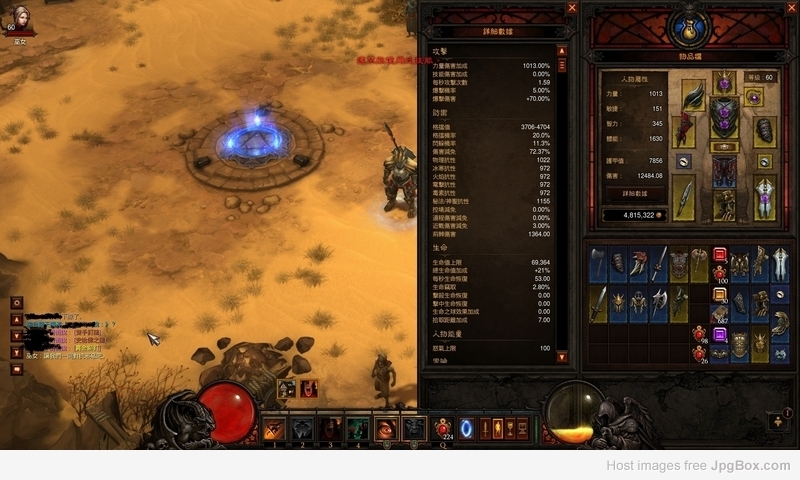The image size is (800, 480).
Task: Select the health potion stack of 100
Action: coord(719,270)
